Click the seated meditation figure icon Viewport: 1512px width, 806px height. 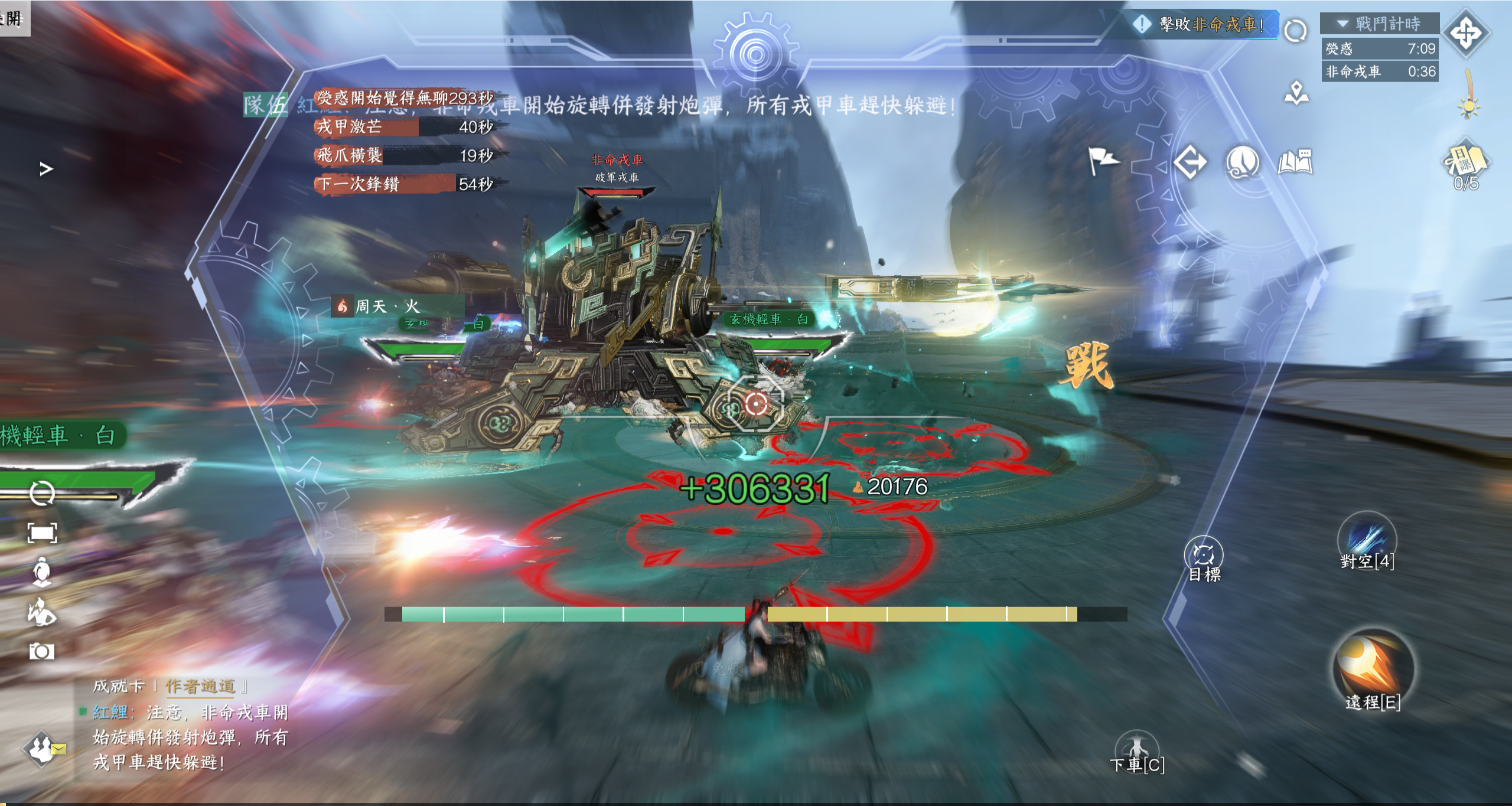[41, 572]
